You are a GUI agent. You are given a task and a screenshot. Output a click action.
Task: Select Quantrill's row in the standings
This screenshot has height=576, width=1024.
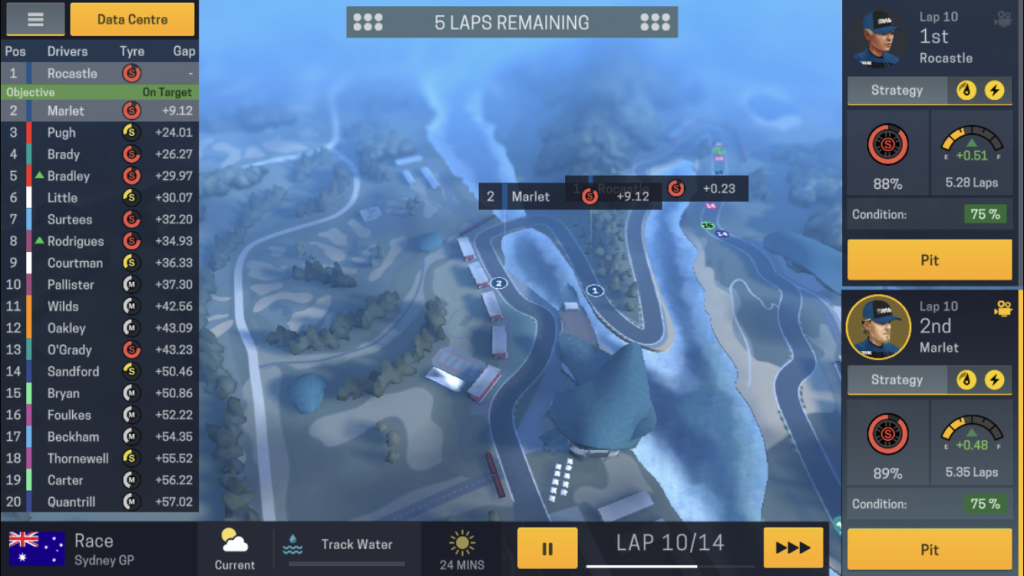tap(100, 502)
